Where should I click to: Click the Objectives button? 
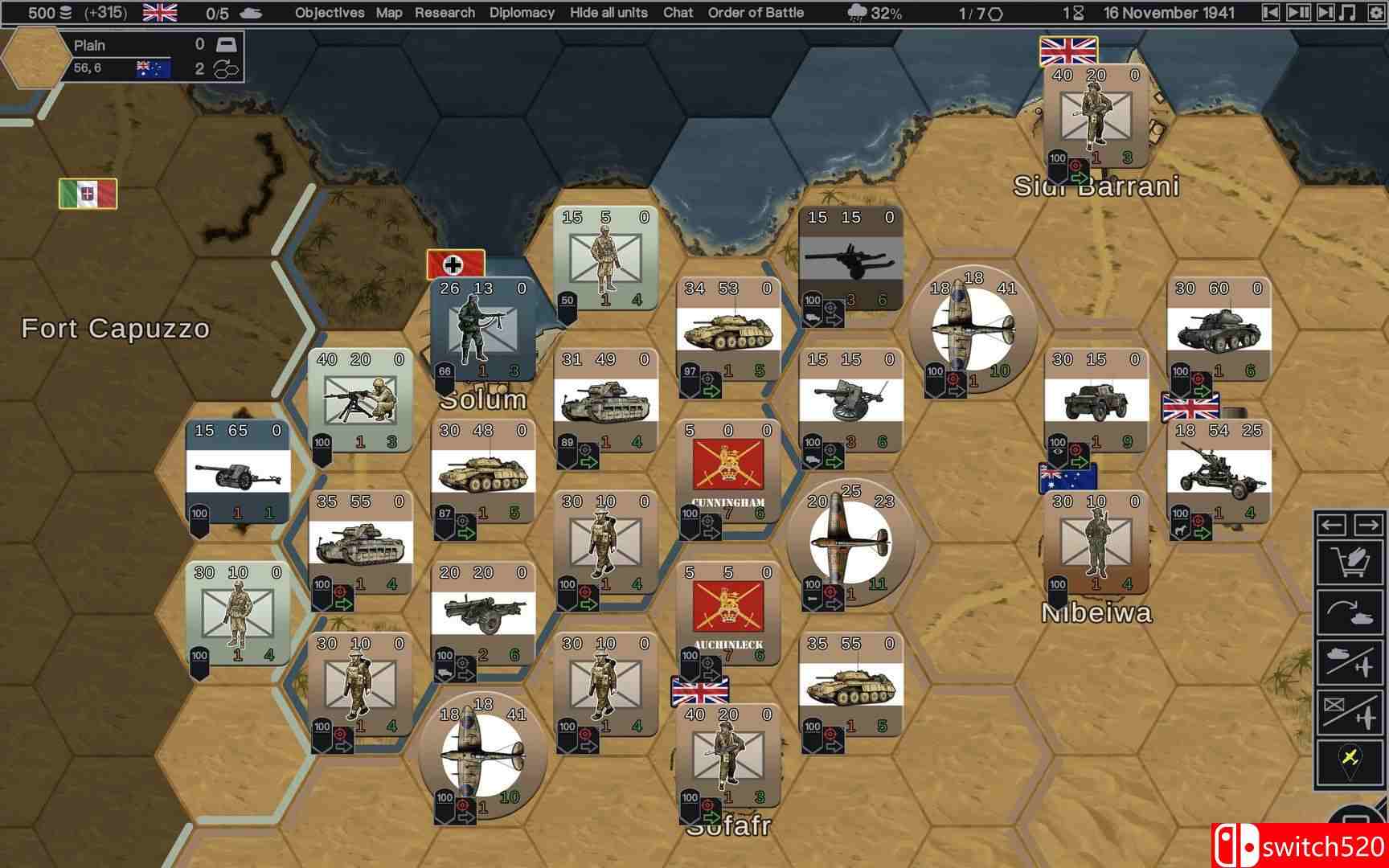tap(330, 13)
